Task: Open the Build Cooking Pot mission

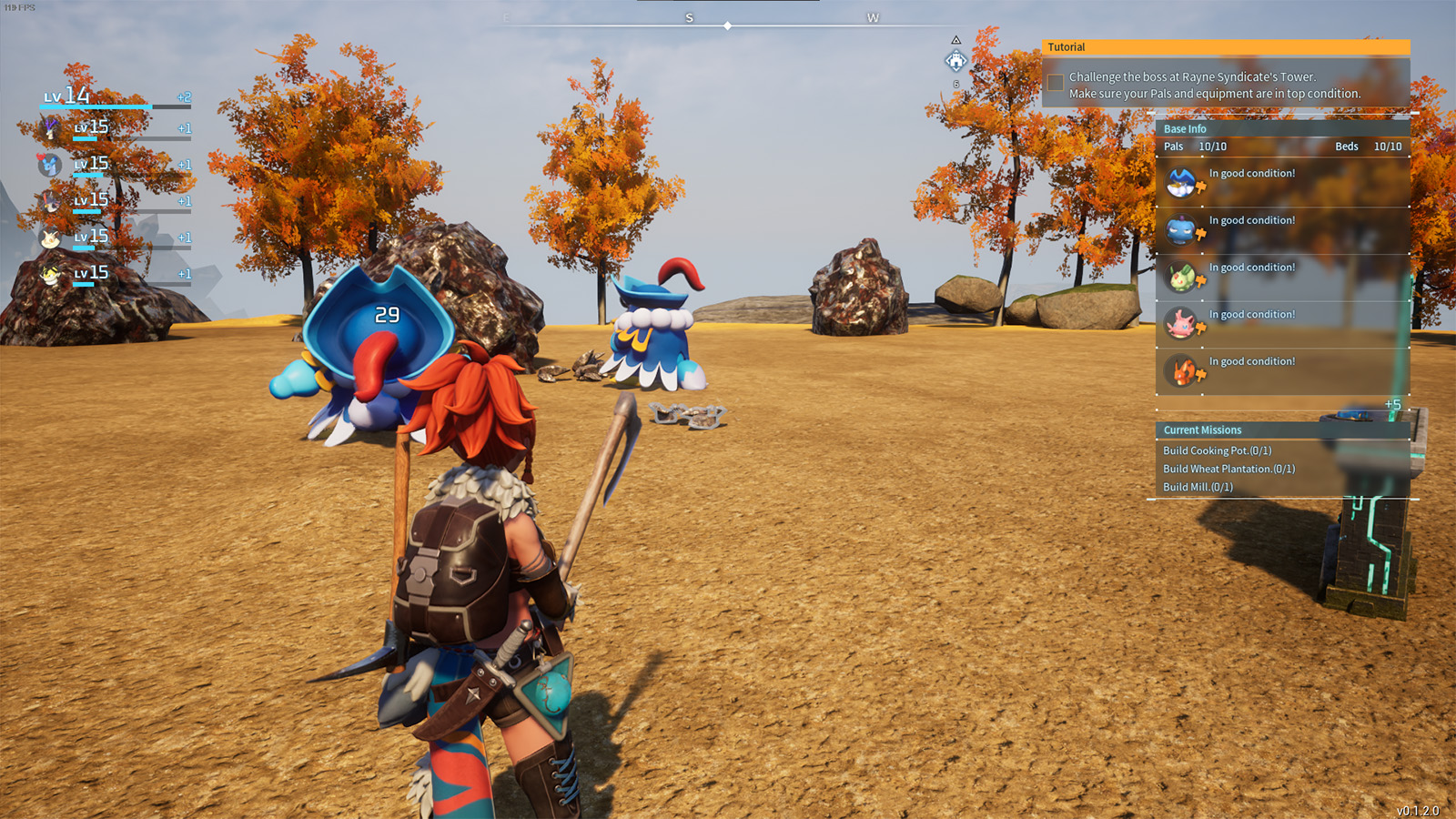Action: click(1217, 450)
